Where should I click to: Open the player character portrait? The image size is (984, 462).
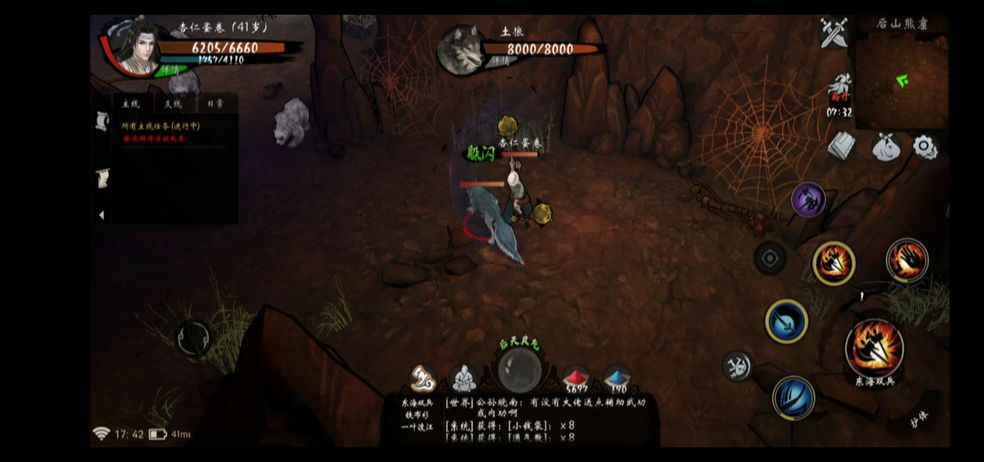point(130,45)
